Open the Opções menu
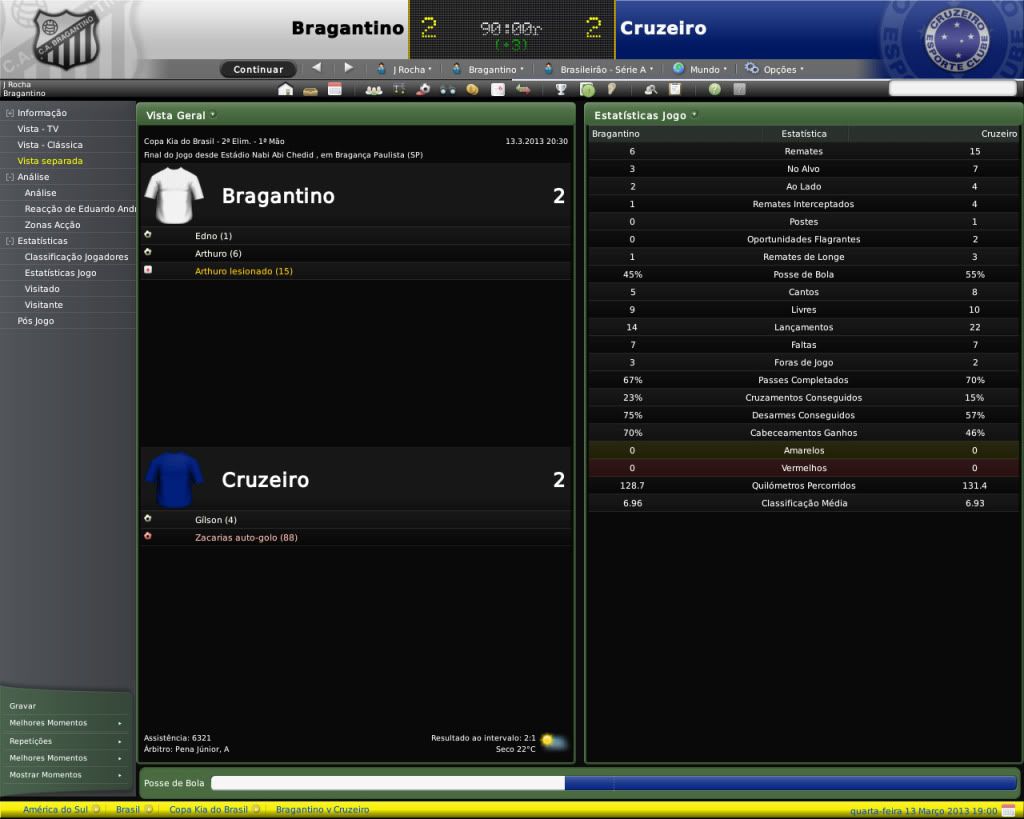Screen dimensions: 1024x819 pos(775,70)
